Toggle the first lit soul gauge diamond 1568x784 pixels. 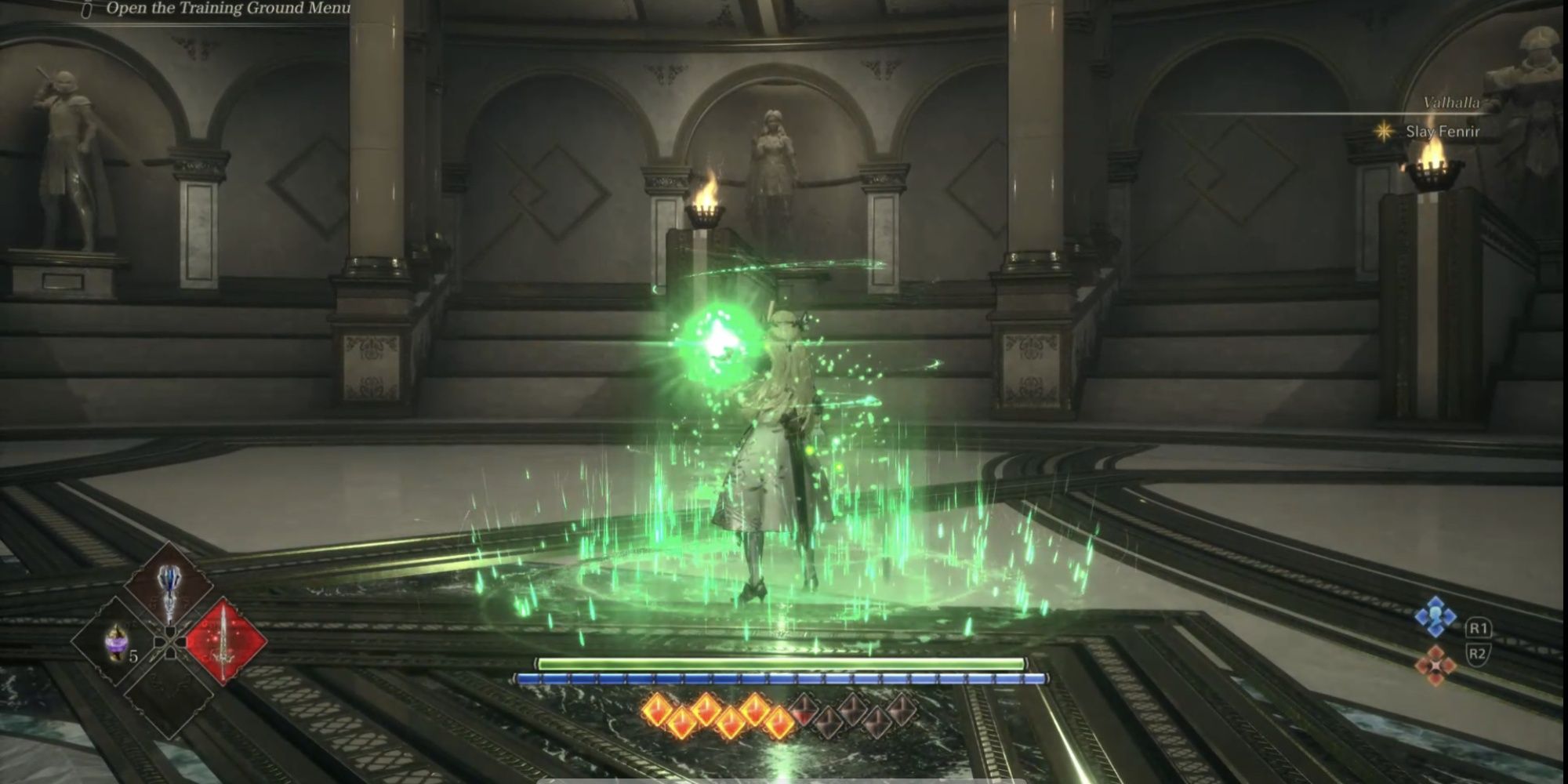tap(658, 710)
